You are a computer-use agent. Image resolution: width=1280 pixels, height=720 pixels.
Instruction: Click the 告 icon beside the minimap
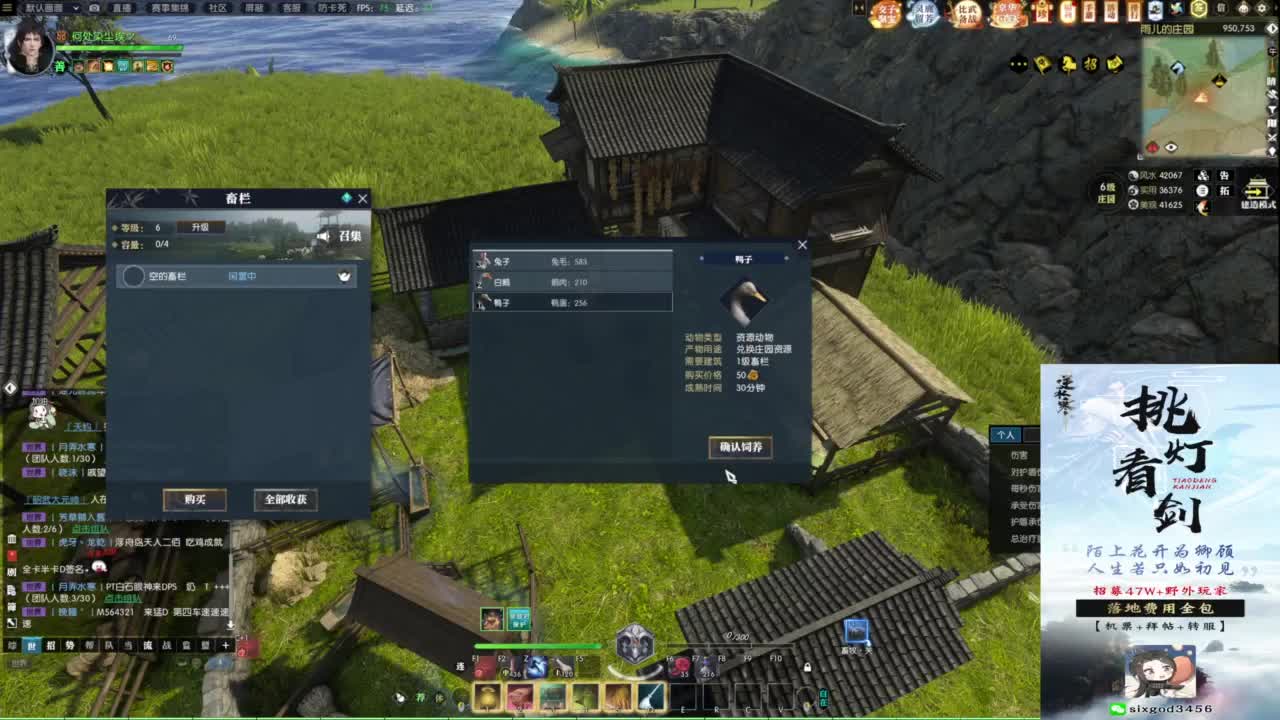(x=1225, y=176)
